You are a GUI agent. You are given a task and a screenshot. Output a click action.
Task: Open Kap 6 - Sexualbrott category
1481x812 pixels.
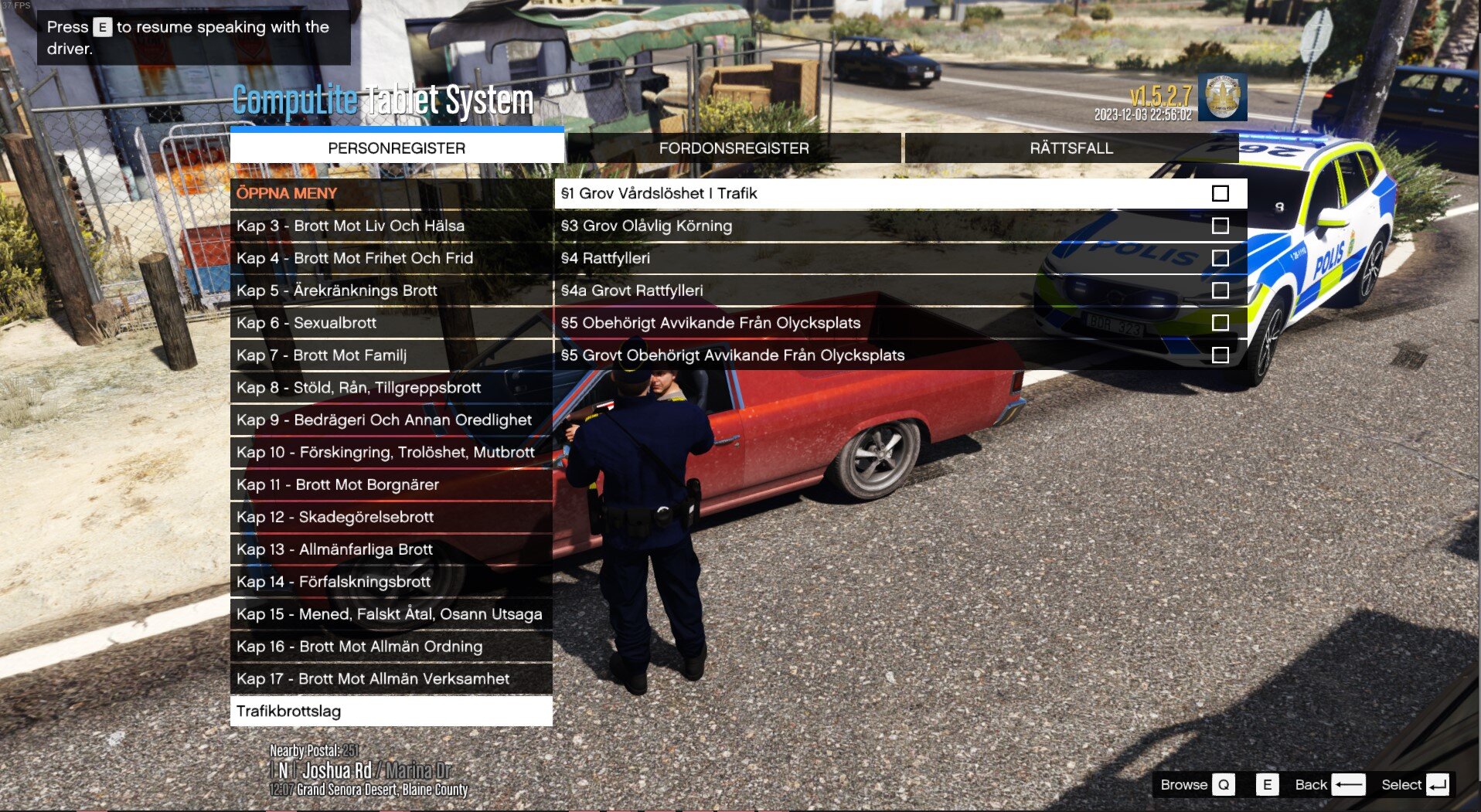(391, 323)
